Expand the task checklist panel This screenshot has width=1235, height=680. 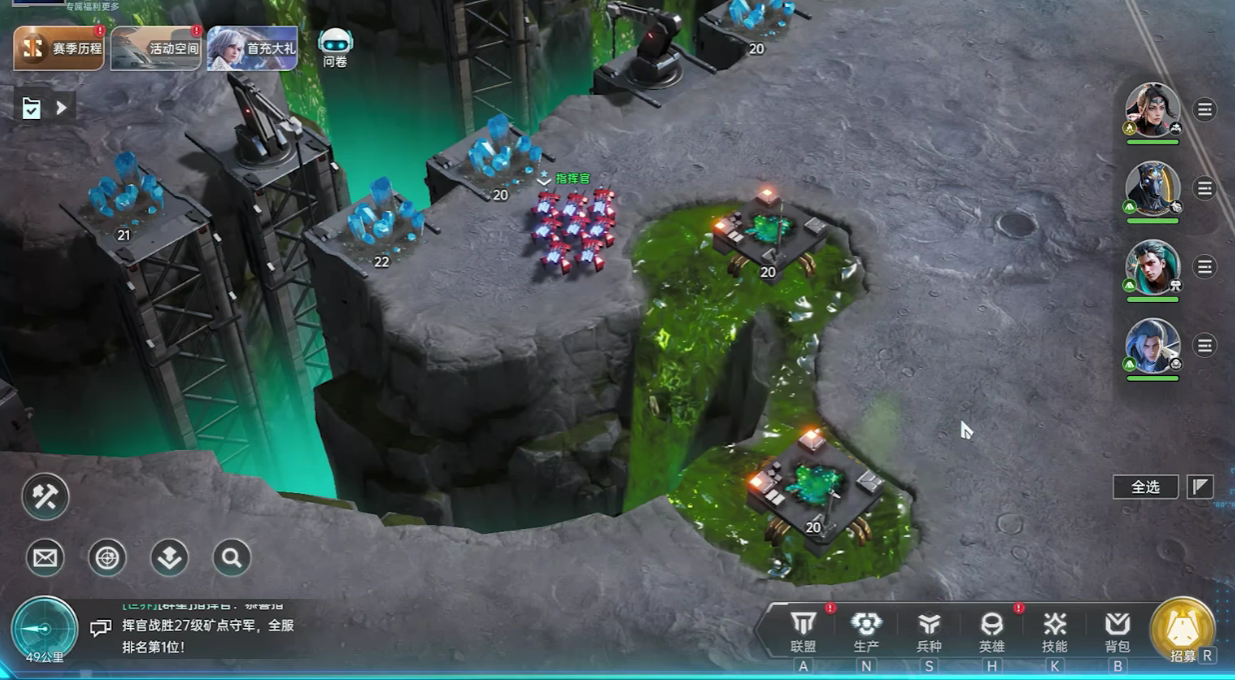(44, 108)
